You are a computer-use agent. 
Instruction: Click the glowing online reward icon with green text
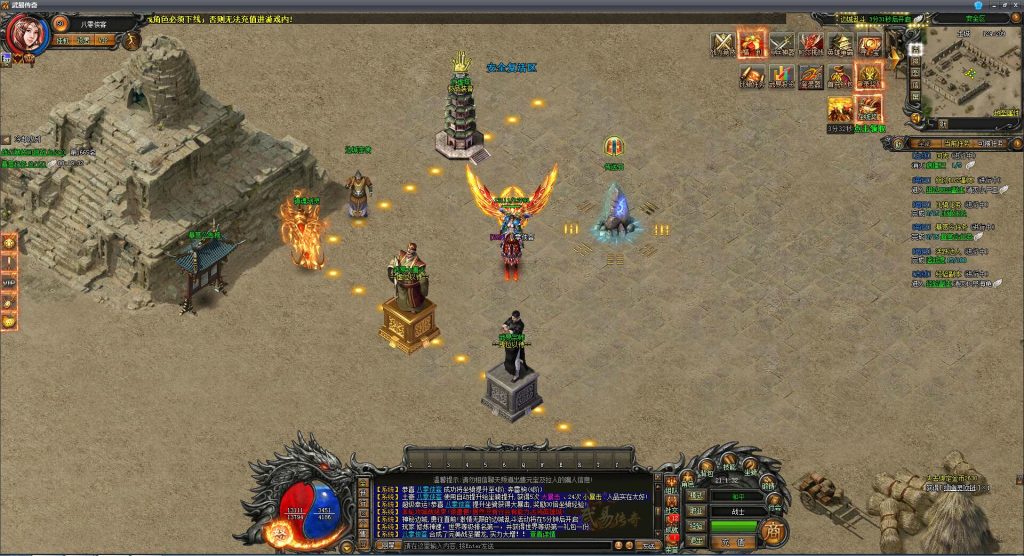[869, 108]
